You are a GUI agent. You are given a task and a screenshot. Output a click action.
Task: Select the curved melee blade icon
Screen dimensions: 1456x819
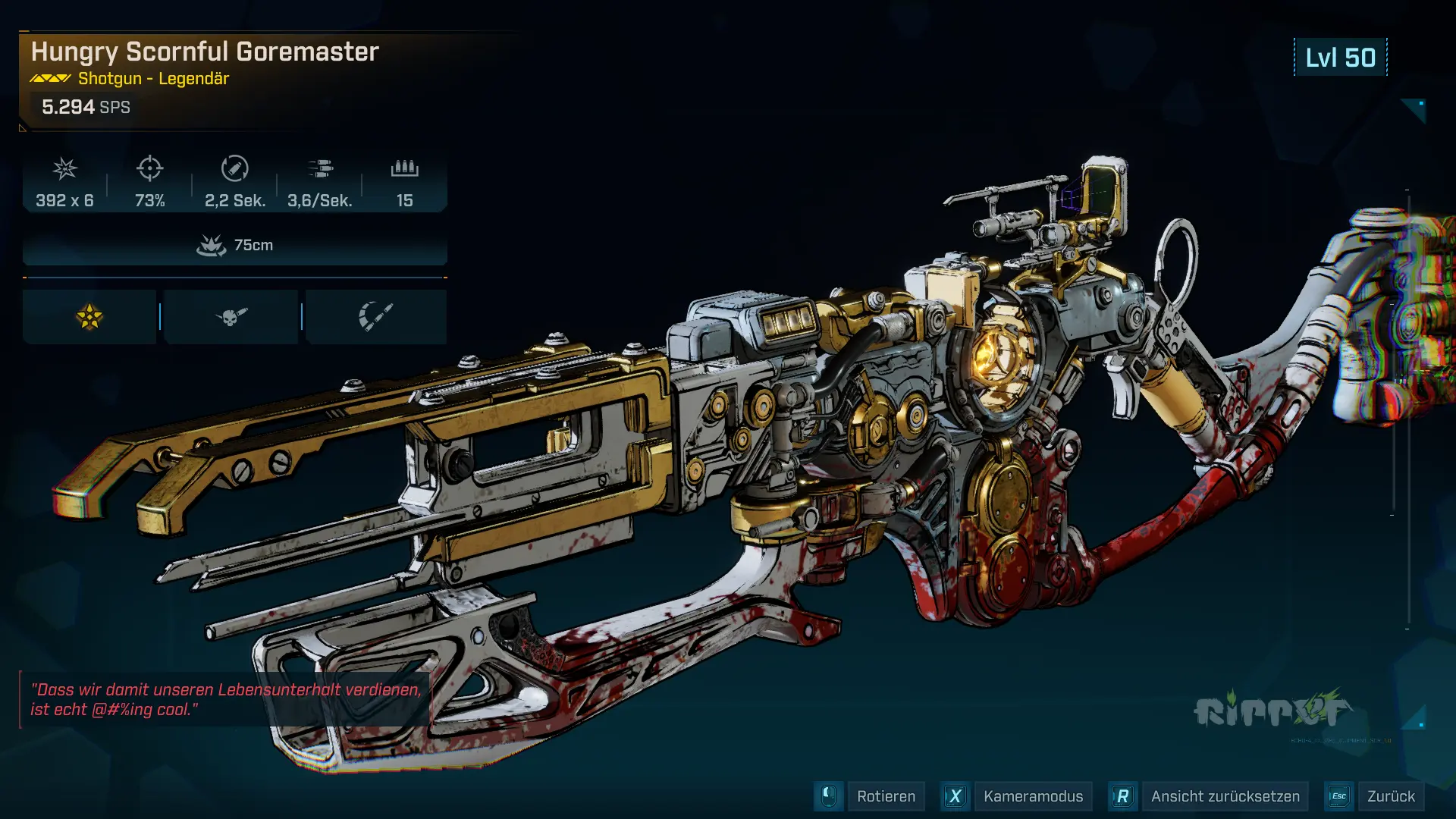[x=376, y=315]
